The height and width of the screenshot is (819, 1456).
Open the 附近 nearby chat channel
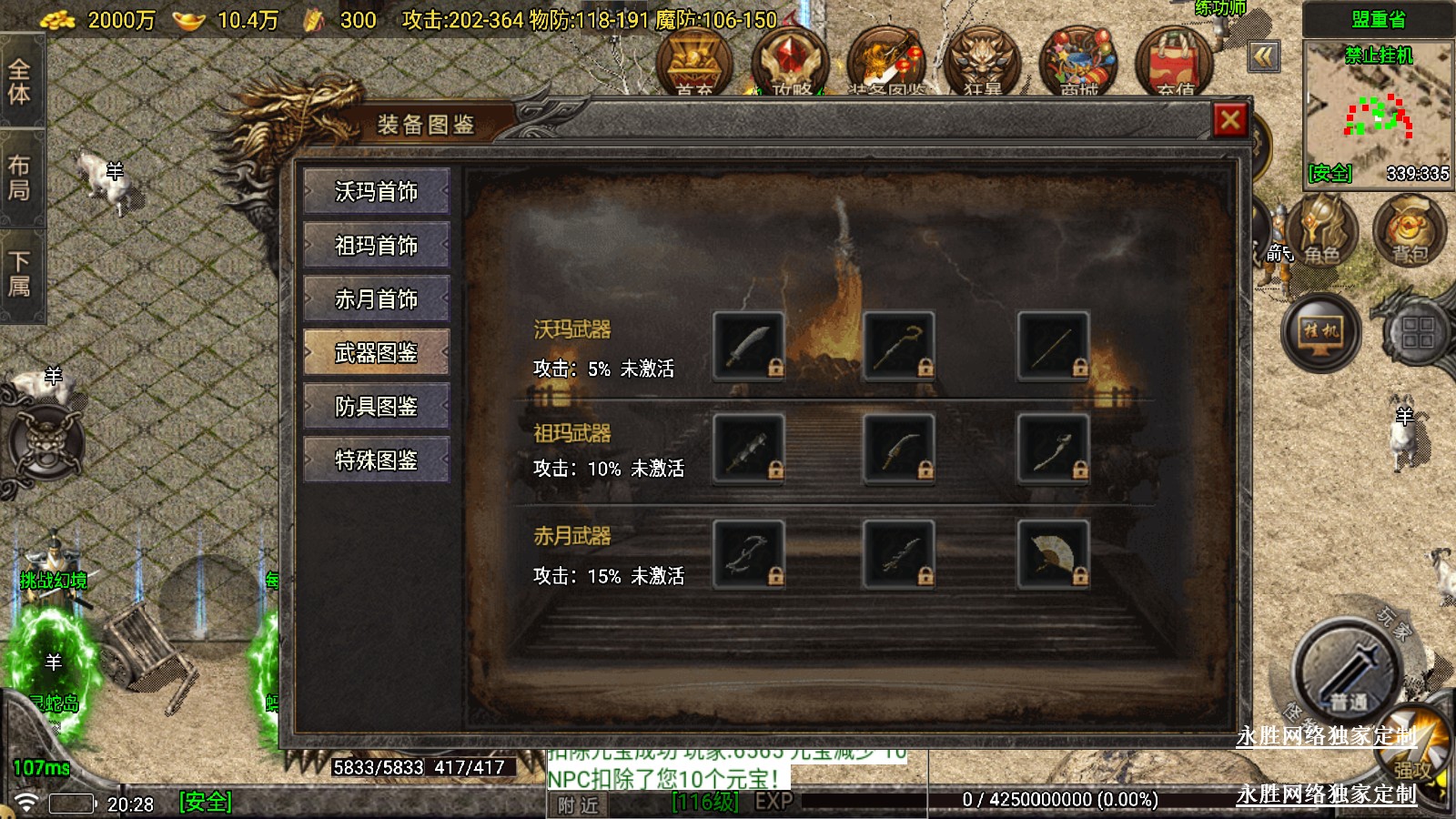pos(579,804)
